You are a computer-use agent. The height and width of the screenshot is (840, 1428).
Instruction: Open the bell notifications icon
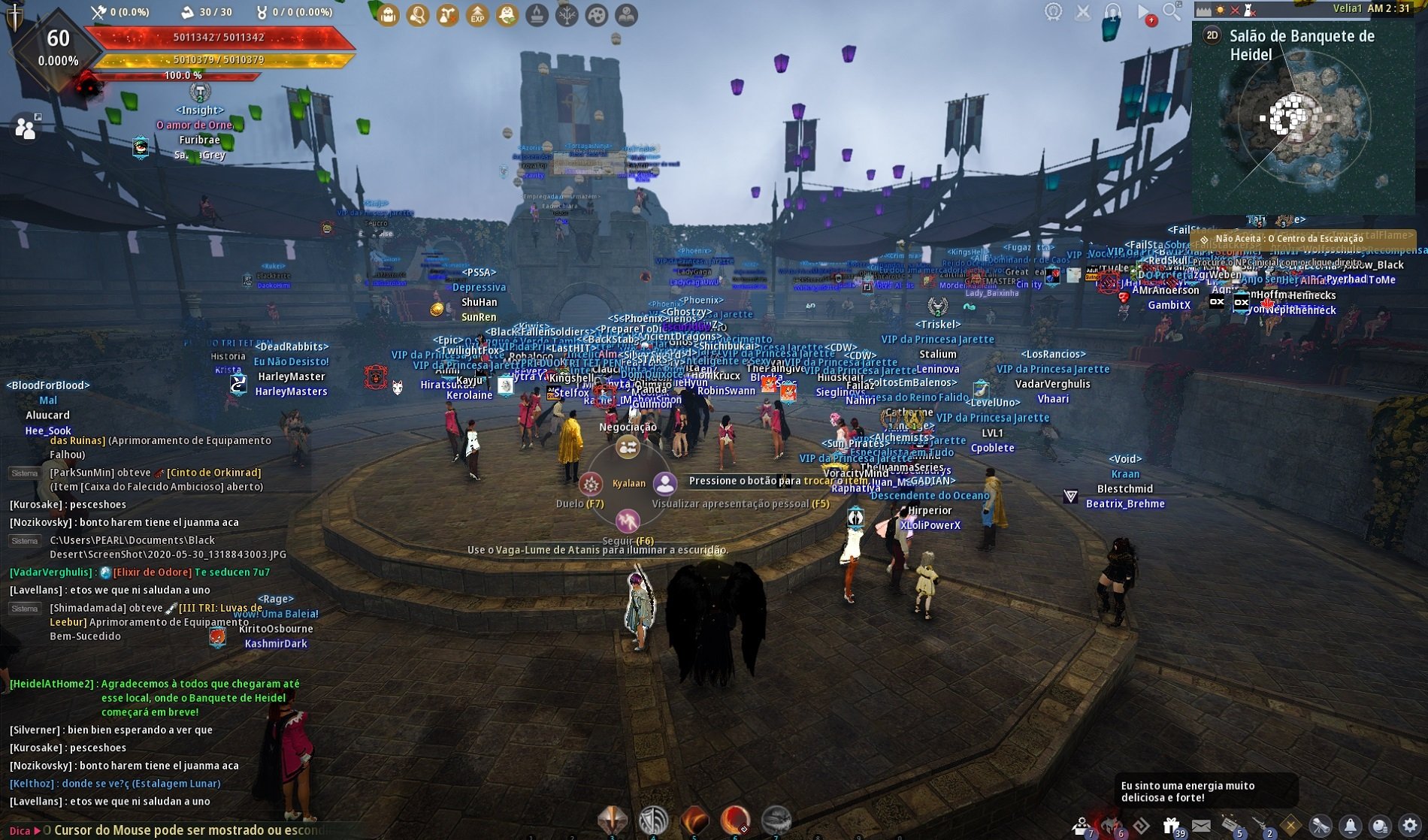pos(1351,825)
